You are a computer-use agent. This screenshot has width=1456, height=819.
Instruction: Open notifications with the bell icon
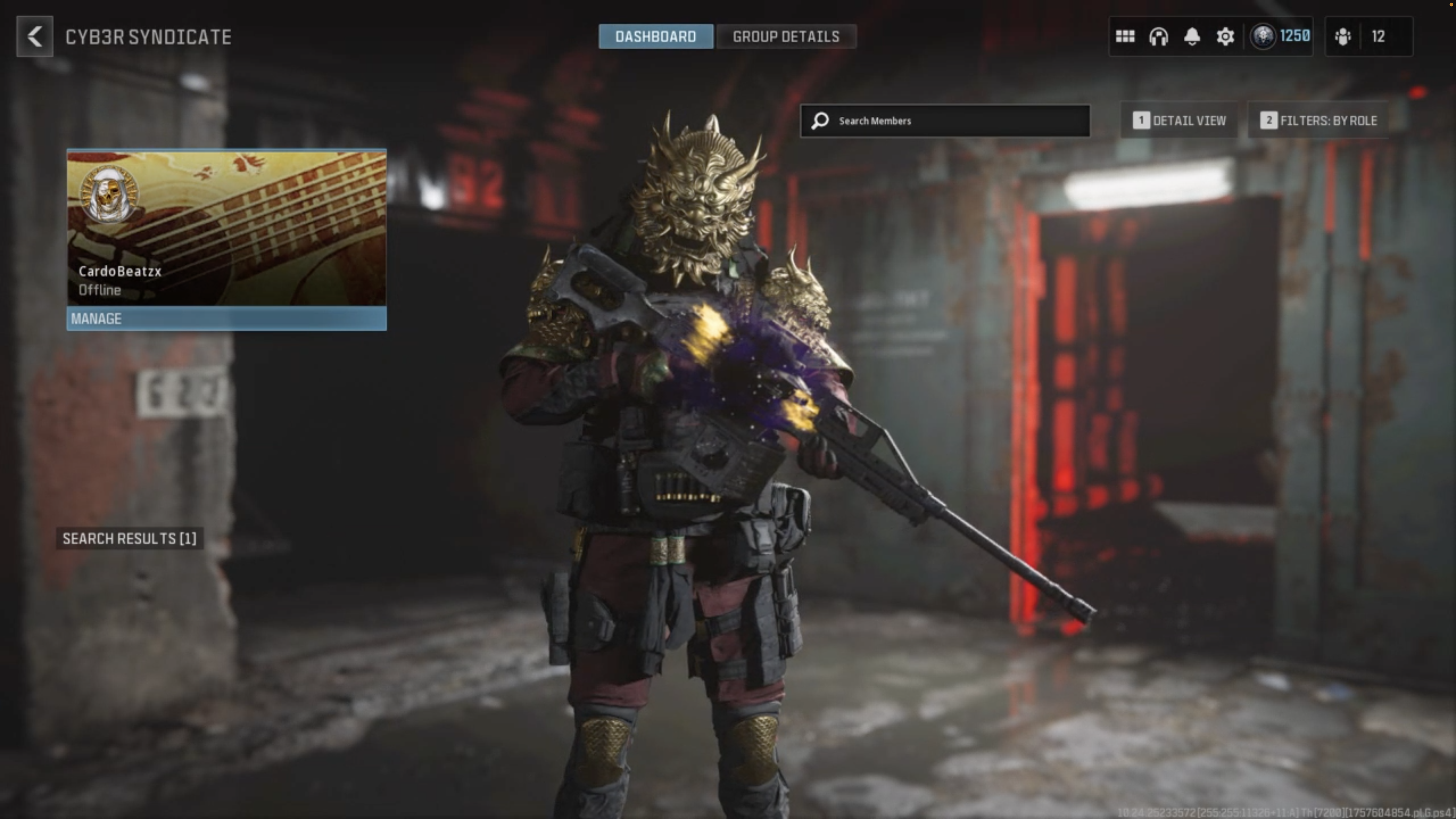click(1192, 37)
